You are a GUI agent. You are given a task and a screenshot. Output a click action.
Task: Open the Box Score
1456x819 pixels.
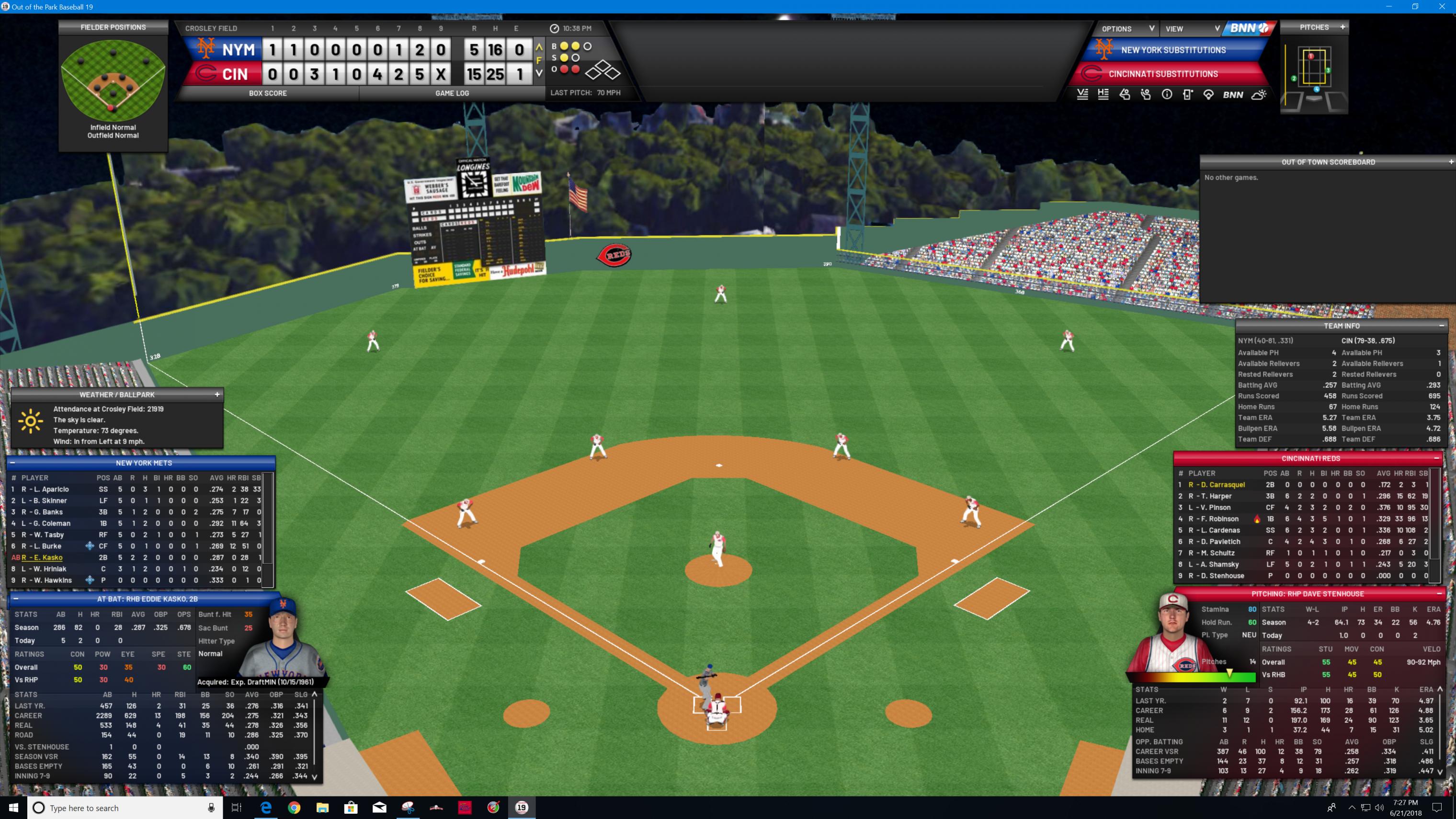click(x=267, y=93)
